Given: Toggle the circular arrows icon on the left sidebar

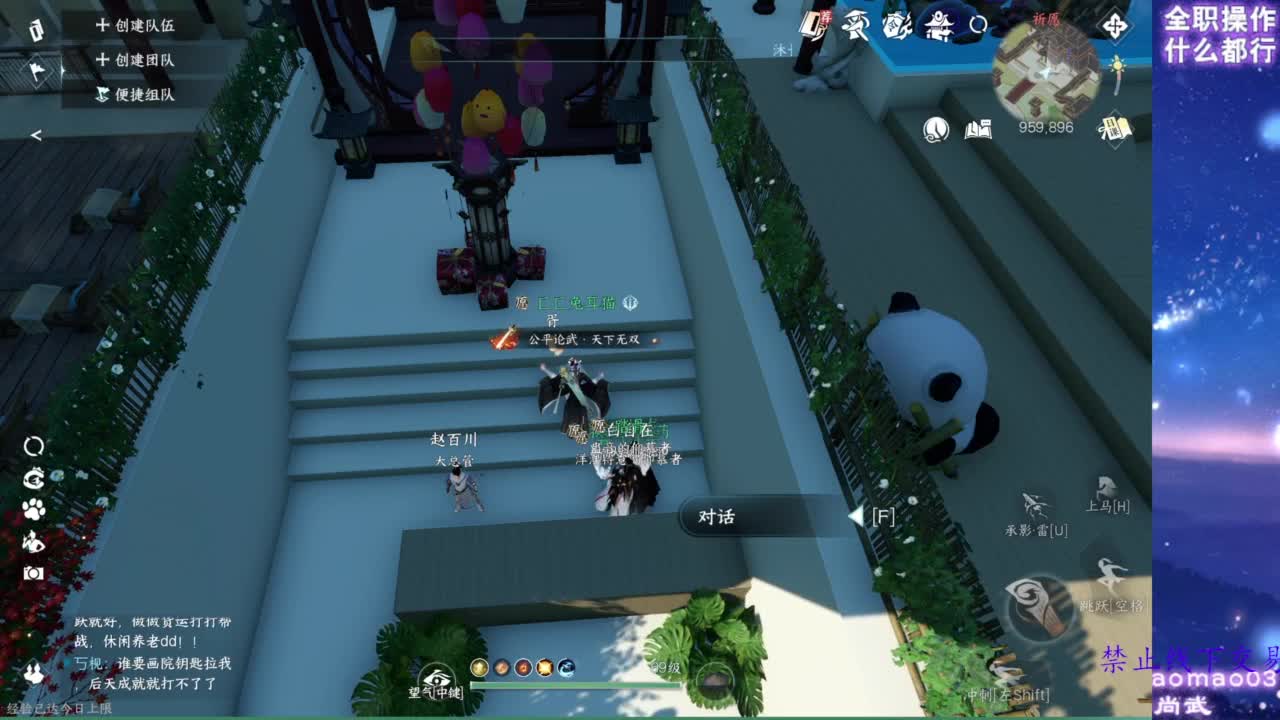Looking at the screenshot, I should point(33,446).
